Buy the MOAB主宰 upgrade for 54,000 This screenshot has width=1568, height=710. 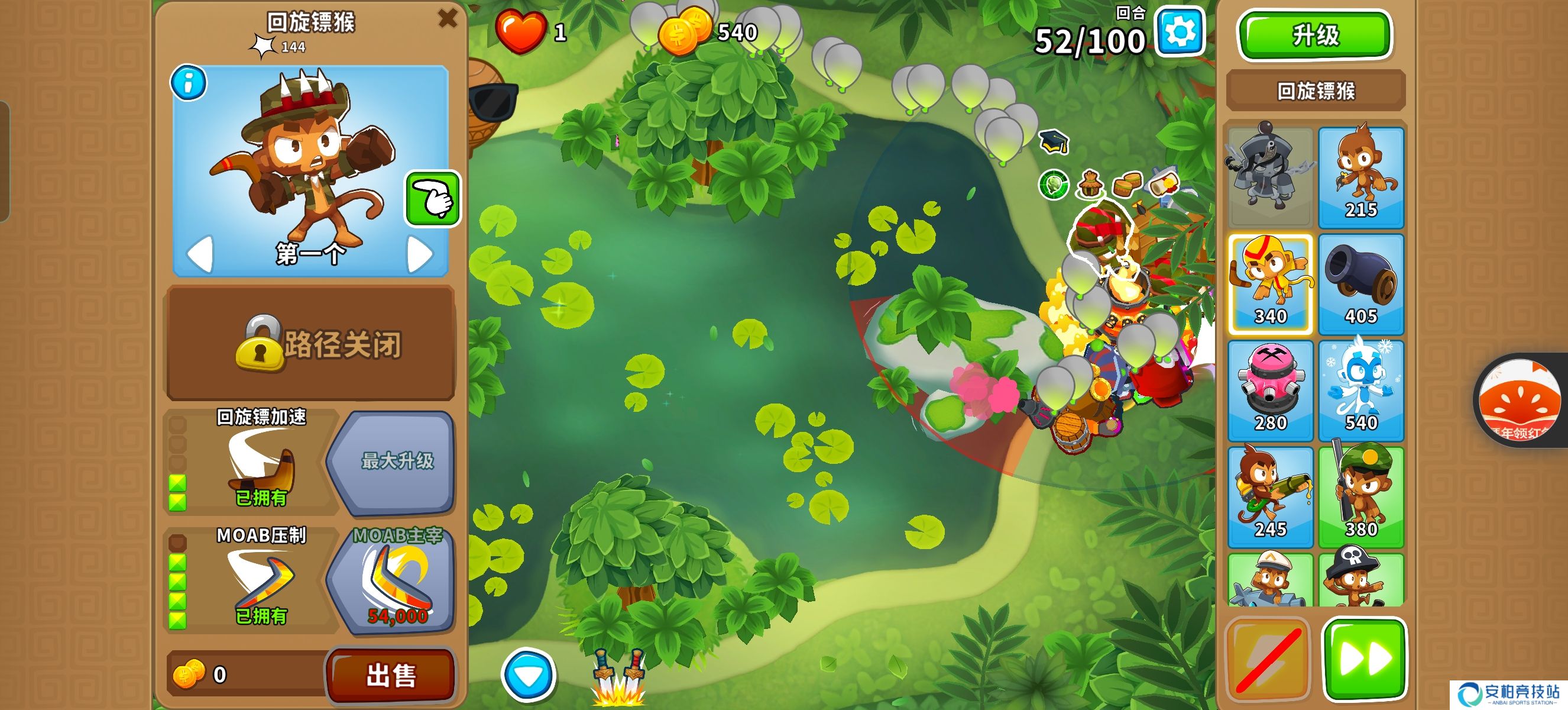click(393, 582)
